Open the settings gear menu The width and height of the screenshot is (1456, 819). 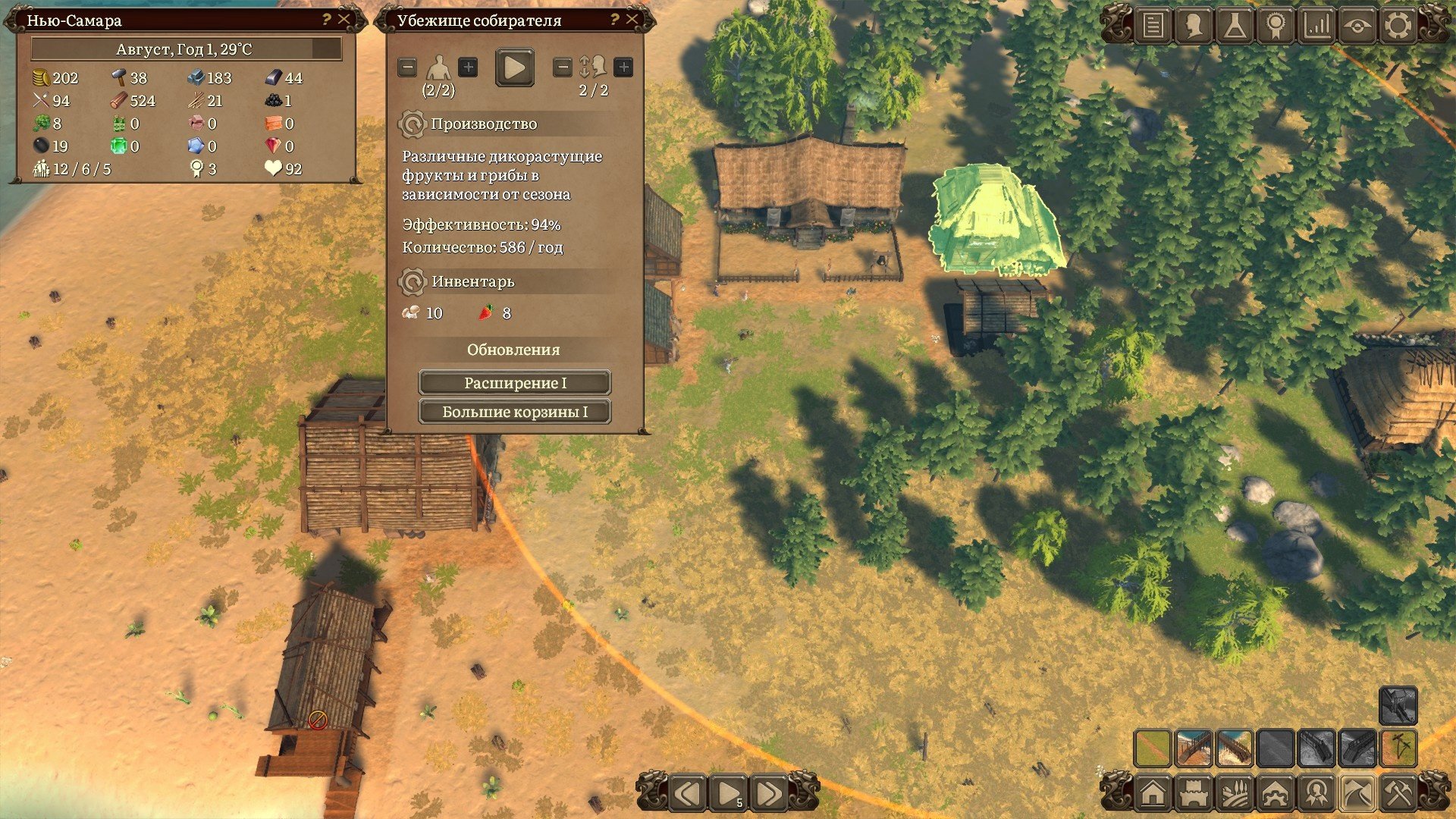pos(1398,26)
